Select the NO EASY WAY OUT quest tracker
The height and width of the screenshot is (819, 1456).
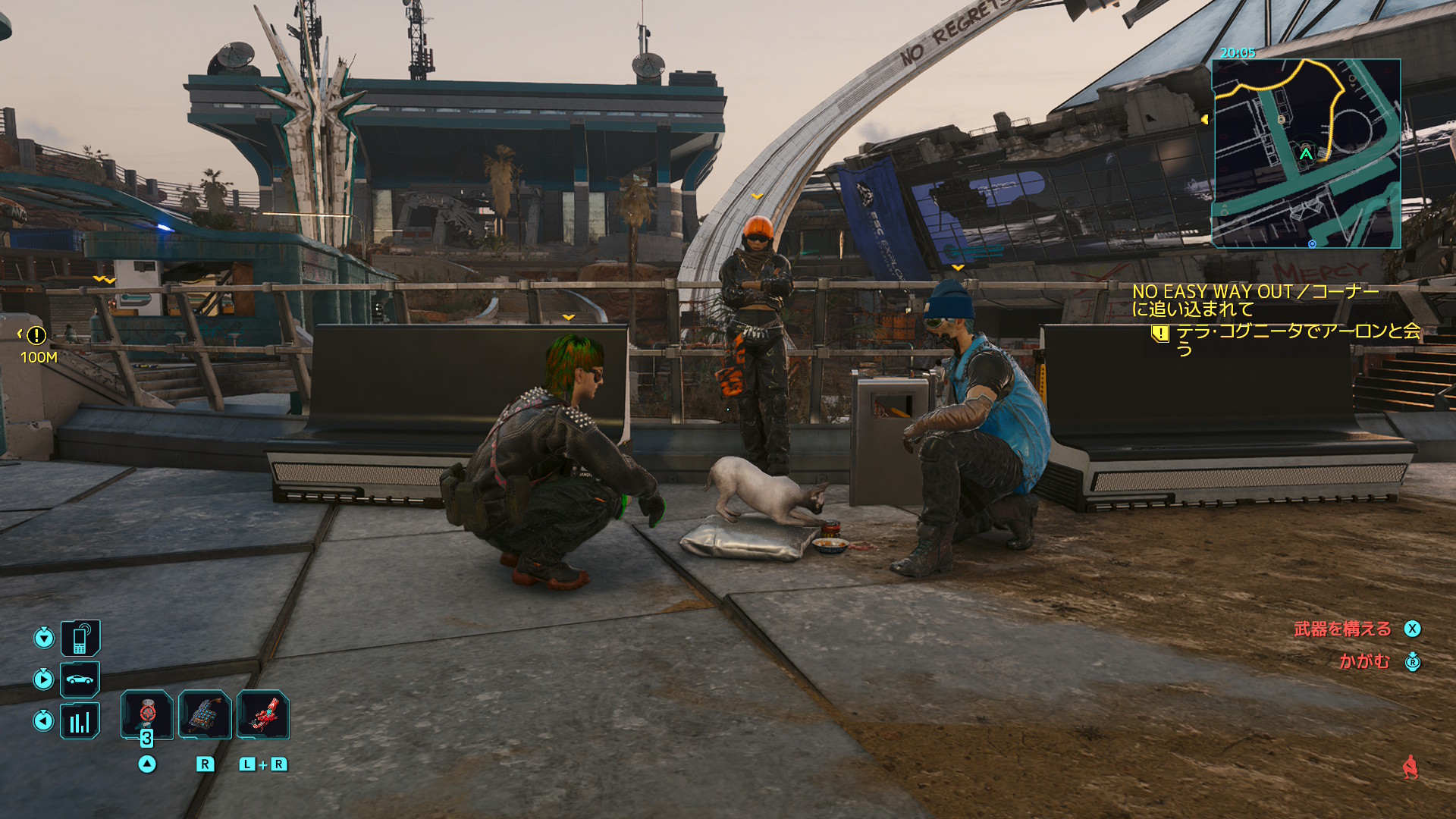click(x=1255, y=300)
